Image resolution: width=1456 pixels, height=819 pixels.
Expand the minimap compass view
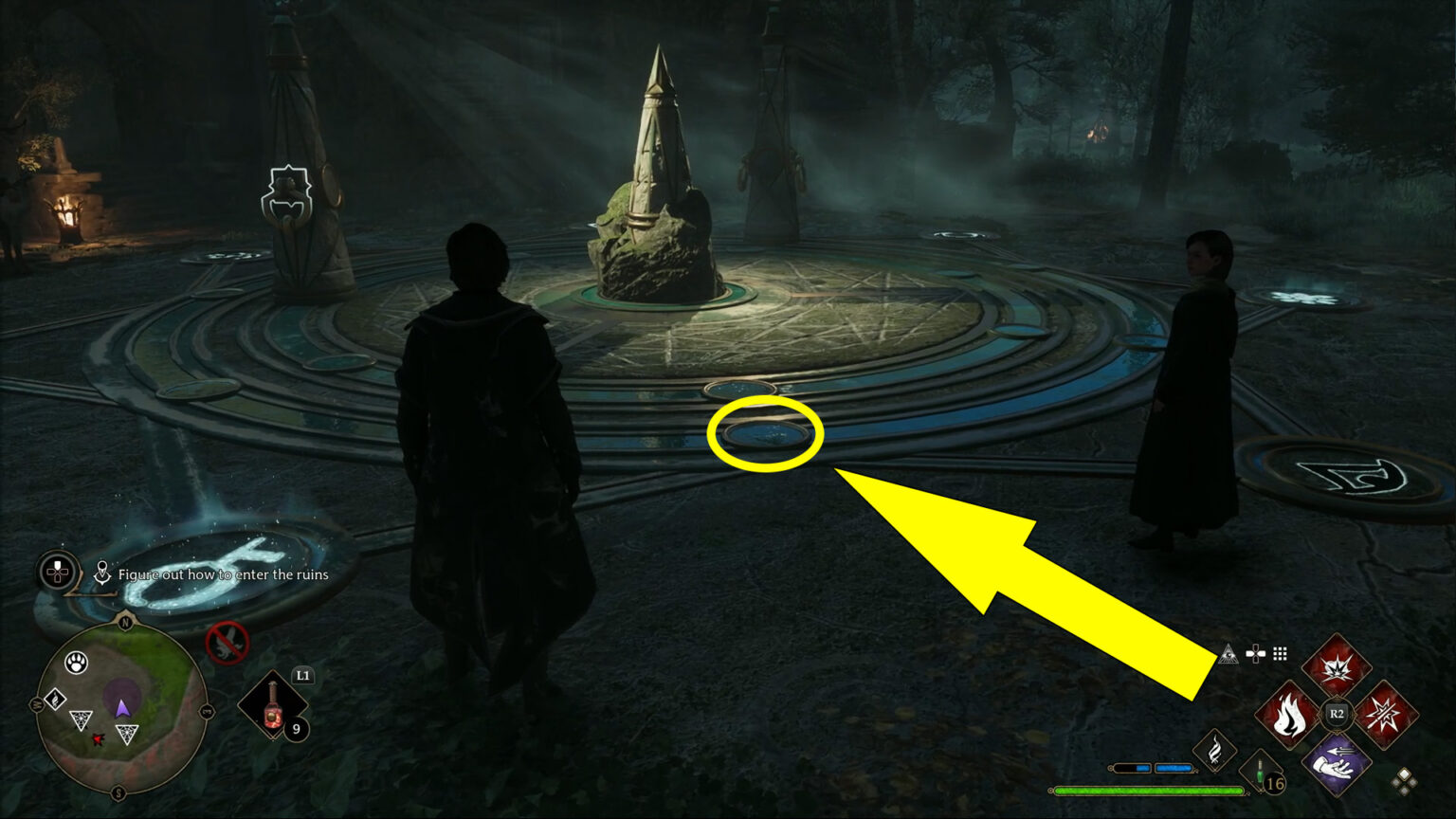coord(123,706)
